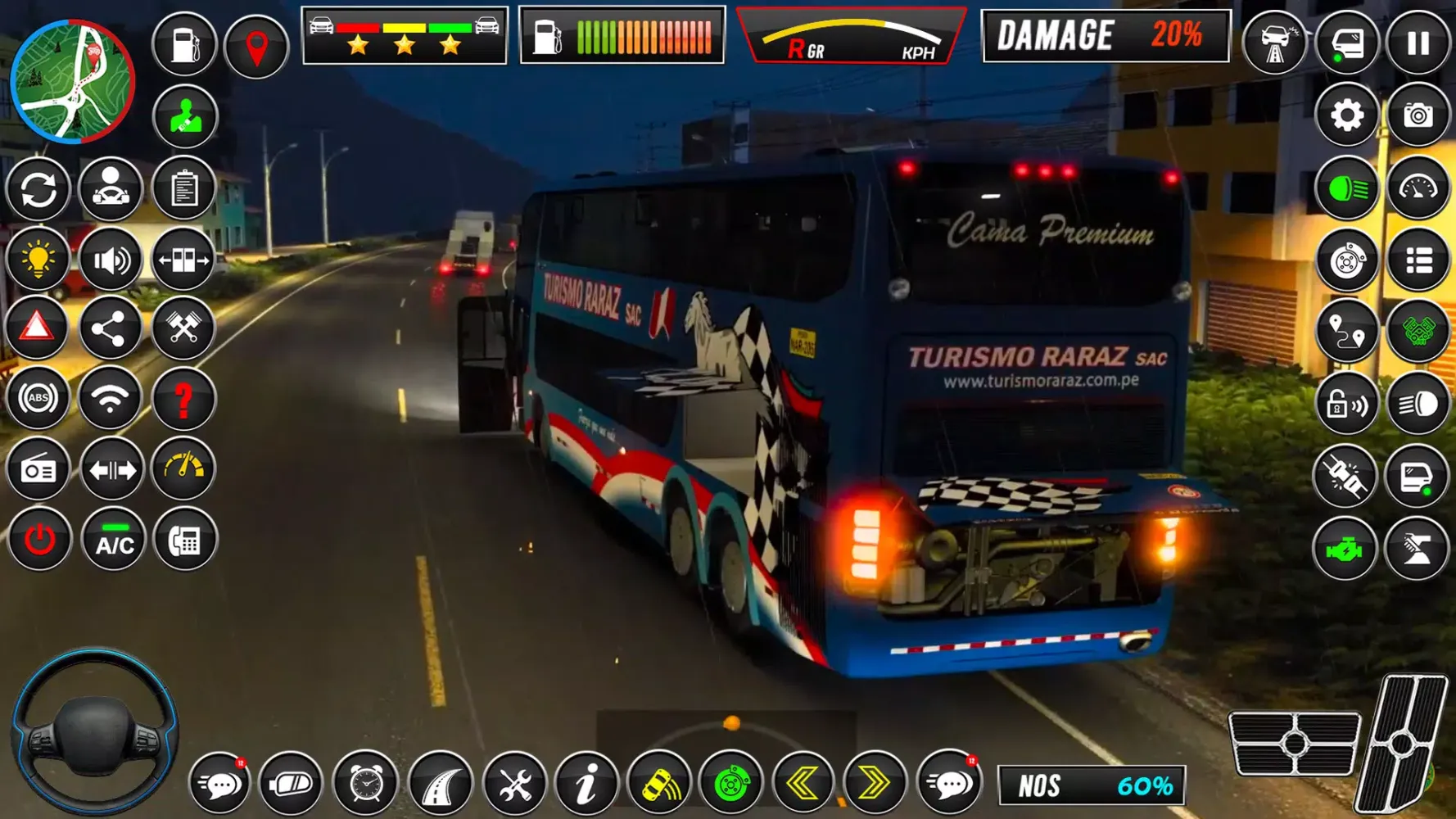Turn on the radio

[38, 468]
